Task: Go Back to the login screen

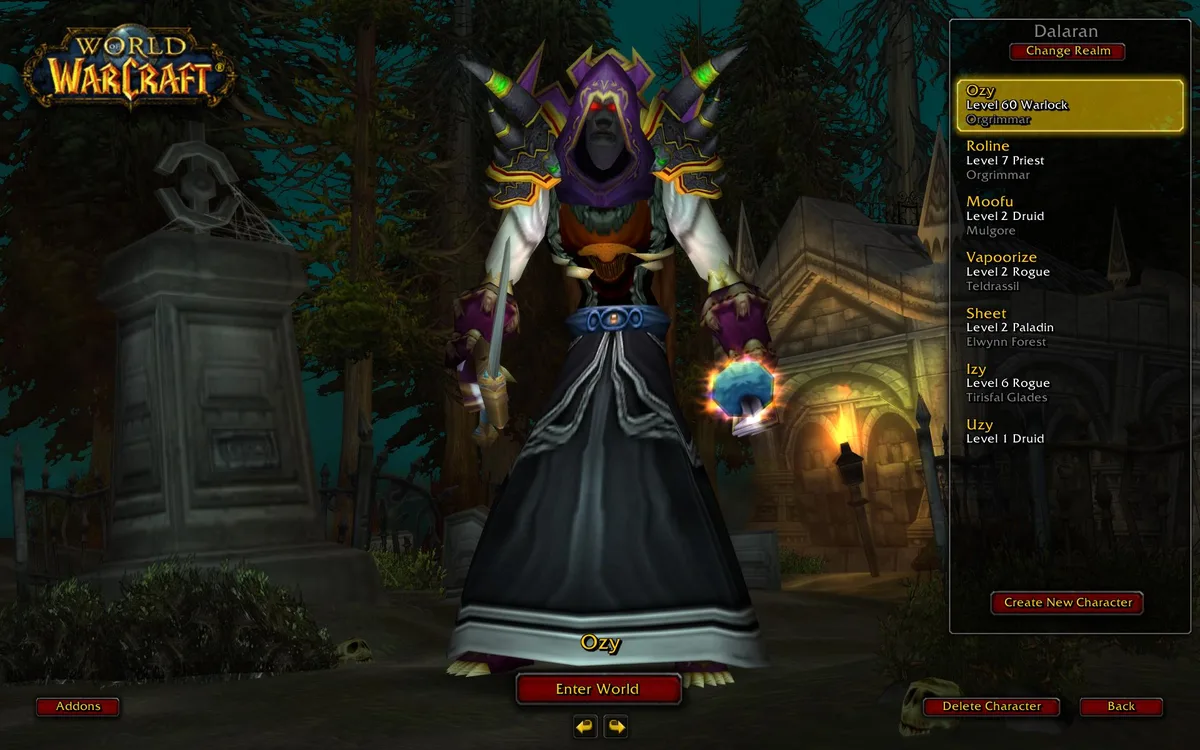Action: click(x=1121, y=707)
